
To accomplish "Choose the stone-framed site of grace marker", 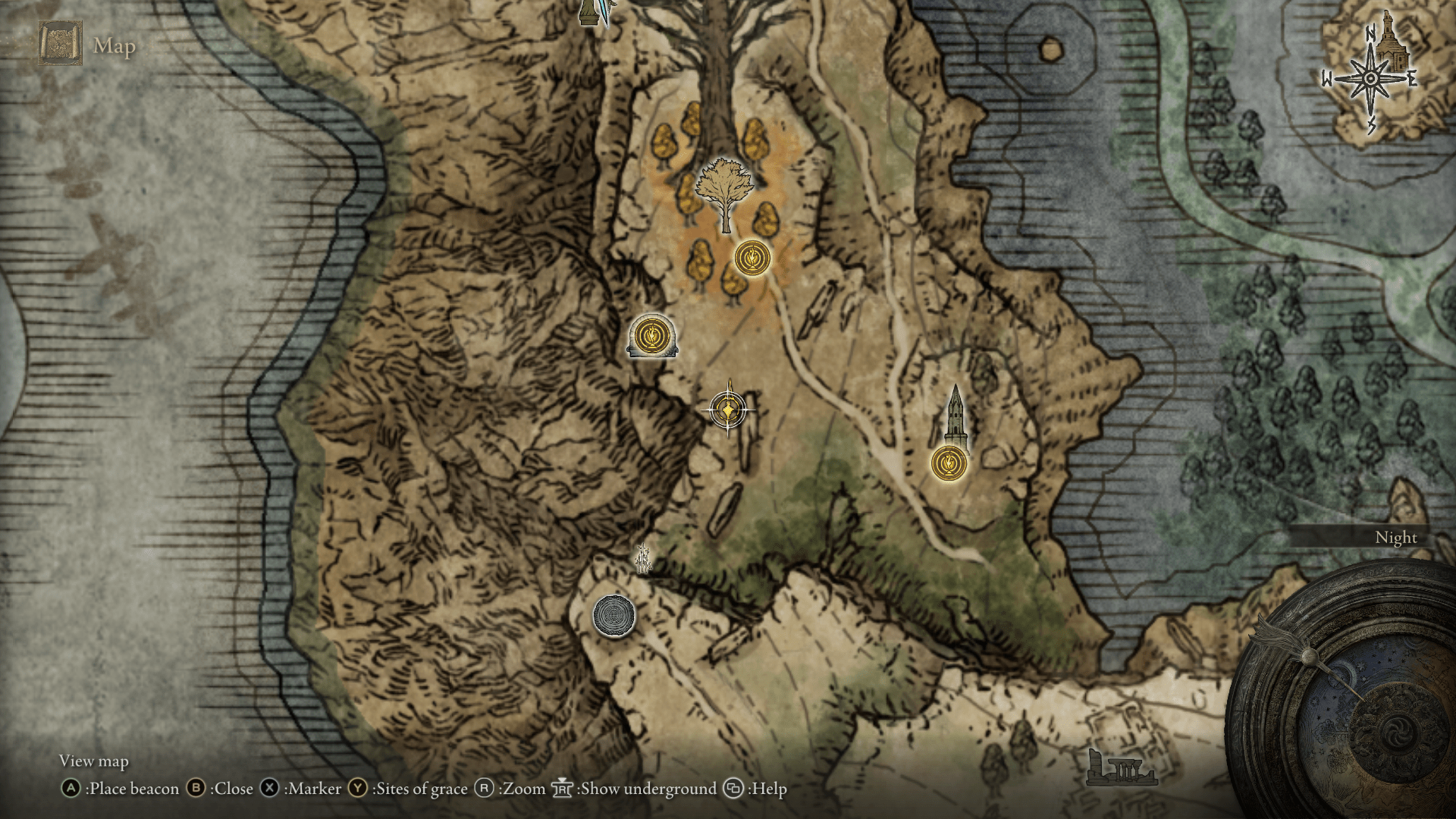I will pyautogui.click(x=651, y=335).
